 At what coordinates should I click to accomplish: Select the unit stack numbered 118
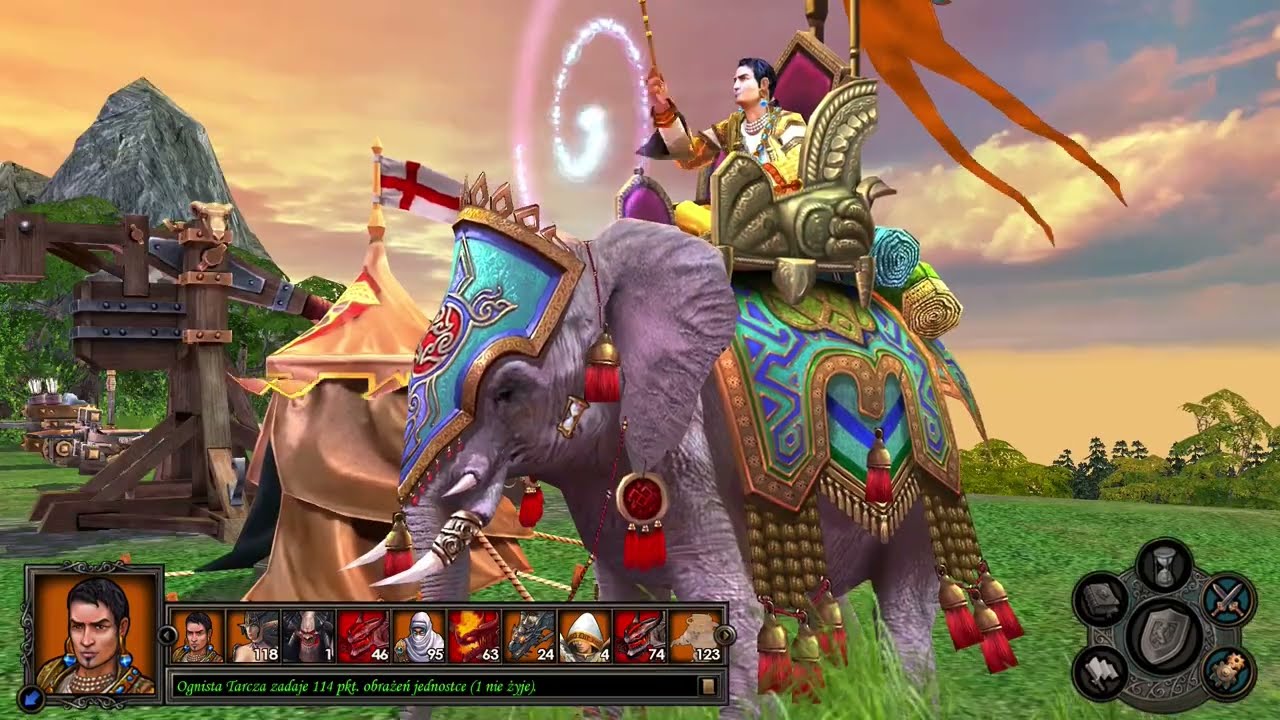(253, 636)
